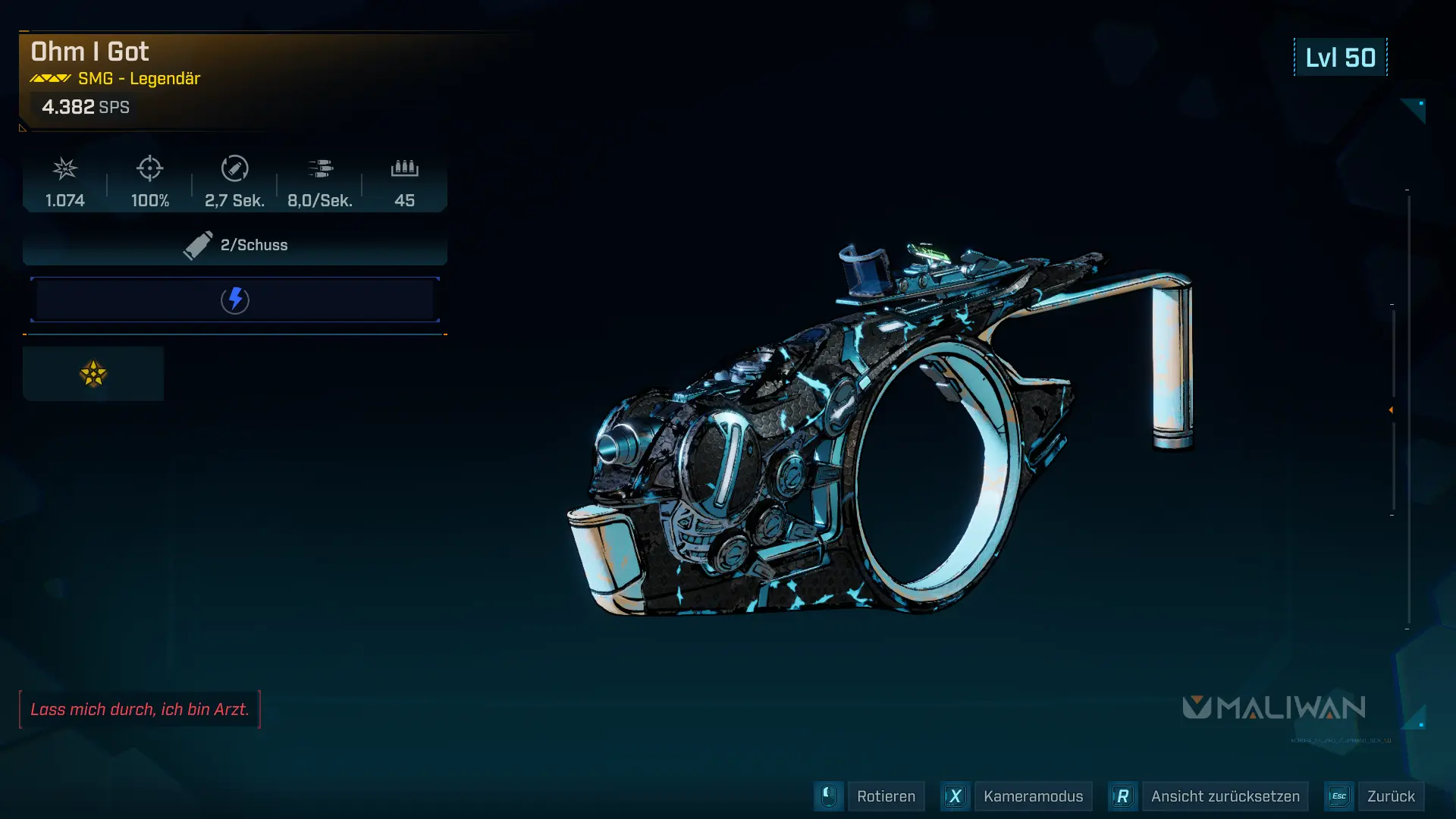Click the Rotieren button

pyautogui.click(x=885, y=796)
